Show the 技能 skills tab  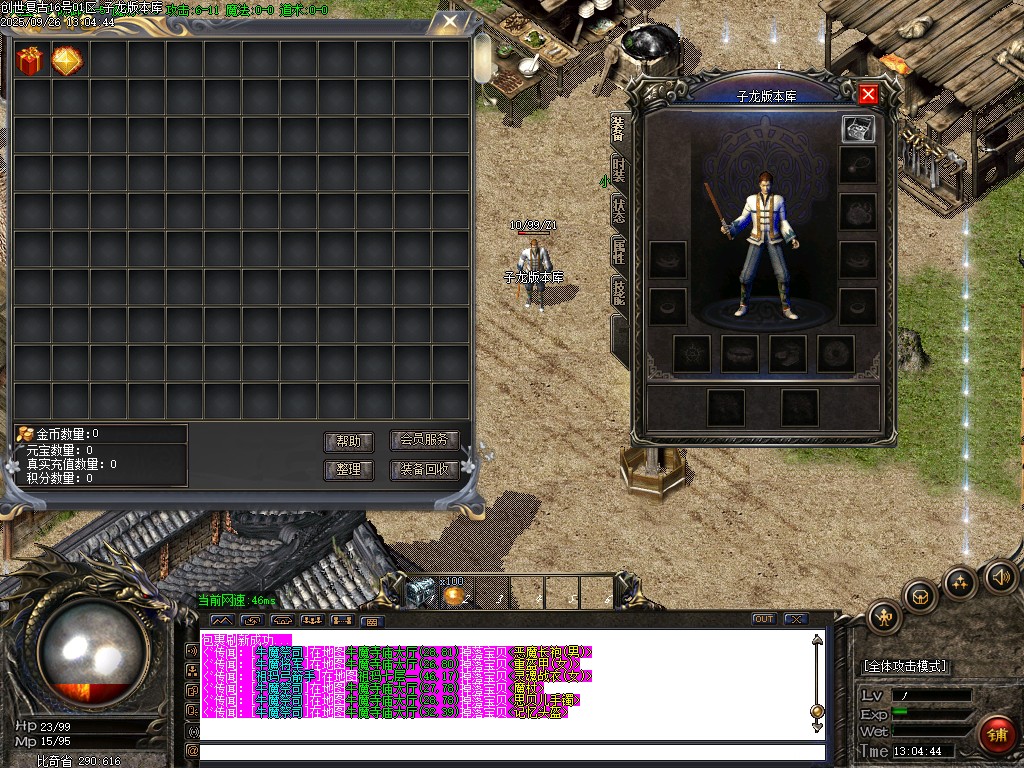619,292
